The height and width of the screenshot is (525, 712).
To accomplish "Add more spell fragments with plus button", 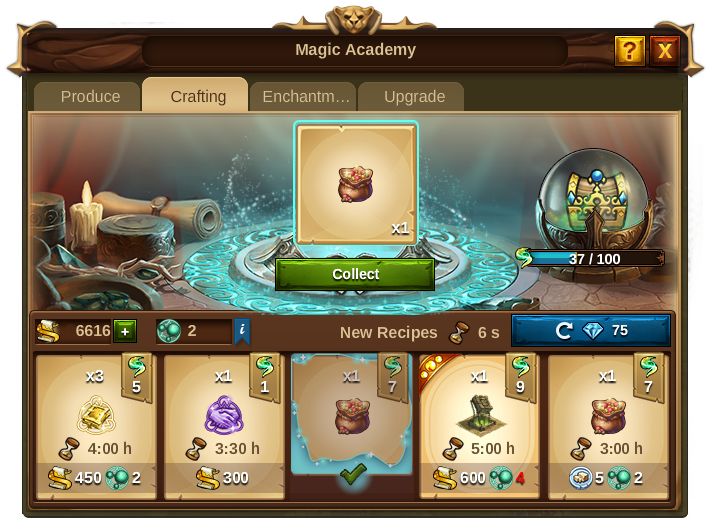I will [x=125, y=331].
